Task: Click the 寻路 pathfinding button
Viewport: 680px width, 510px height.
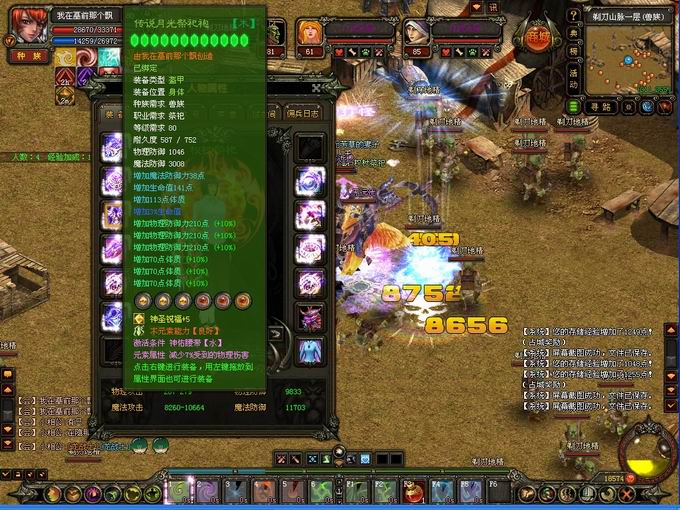Action: (599, 106)
